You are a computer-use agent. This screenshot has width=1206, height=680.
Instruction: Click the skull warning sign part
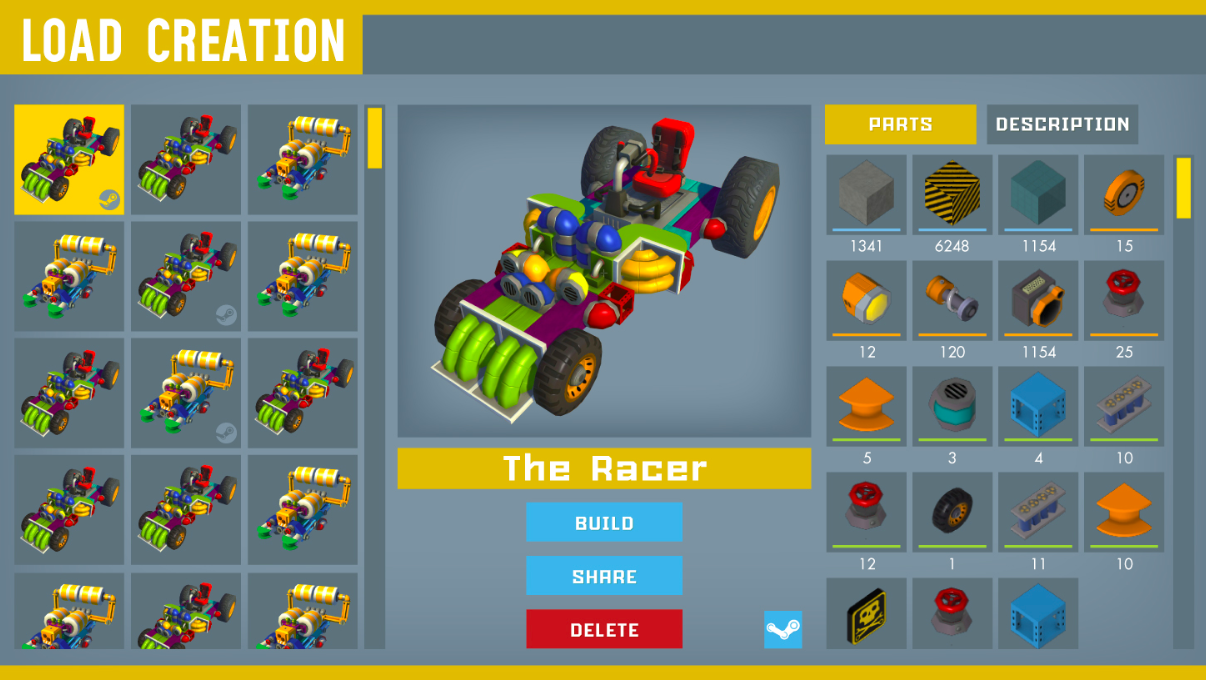866,612
